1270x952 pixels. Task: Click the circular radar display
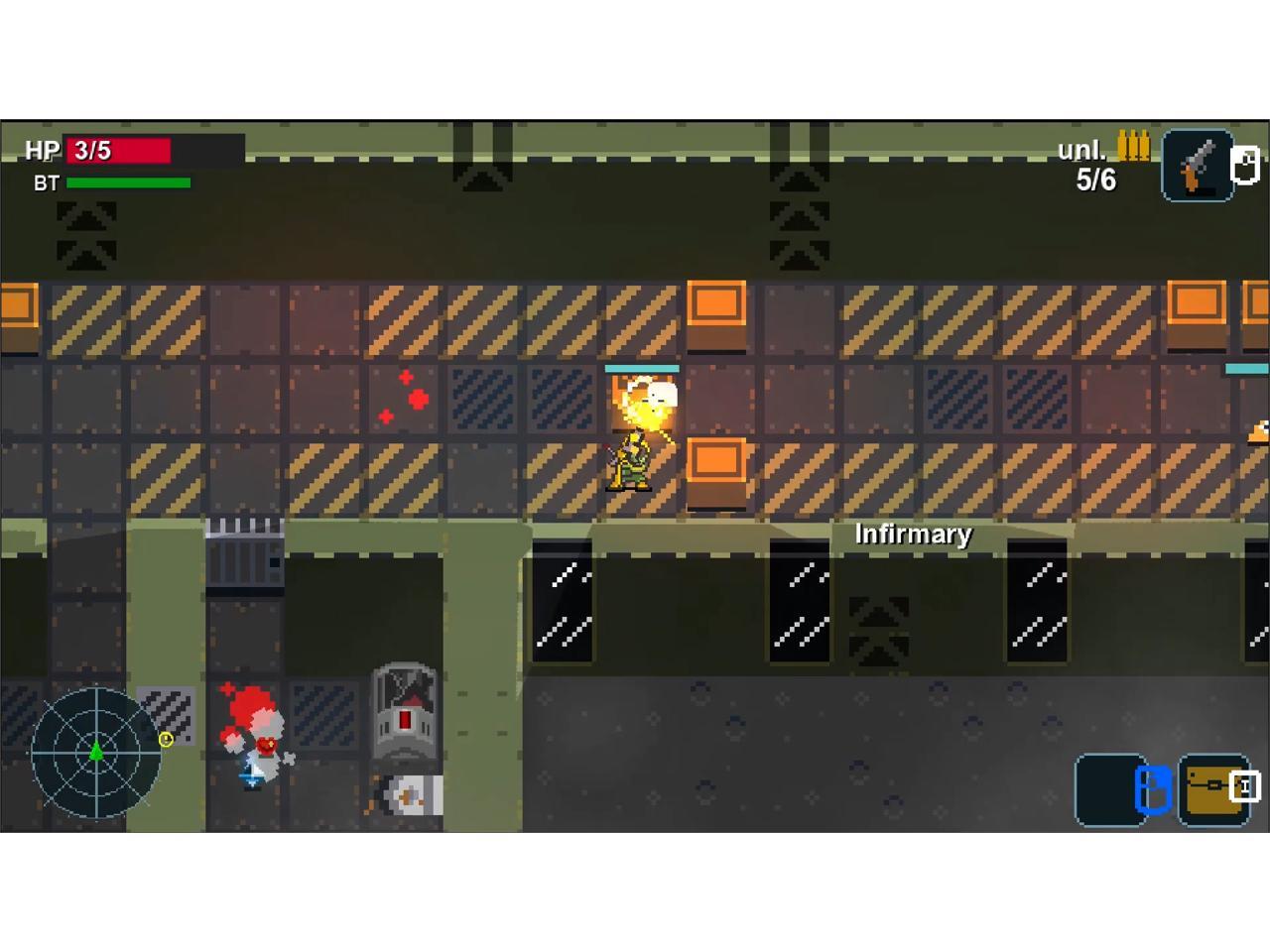(96, 753)
